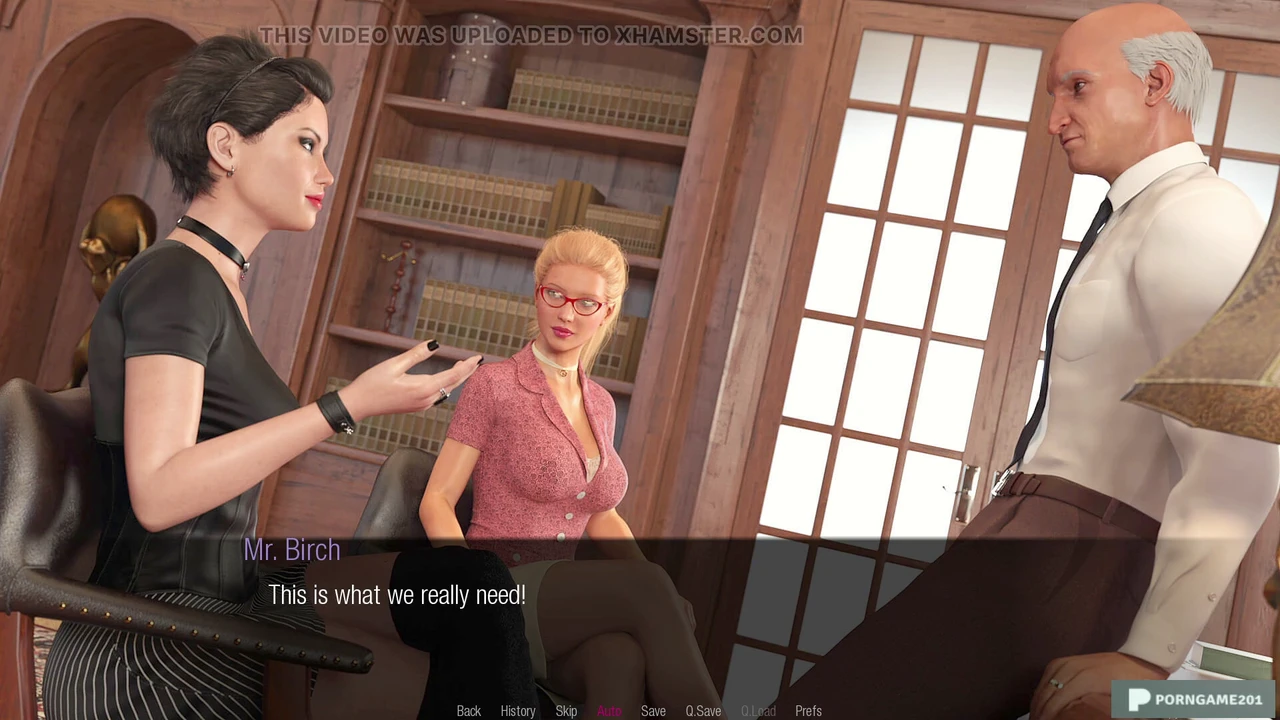The width and height of the screenshot is (1280, 720).
Task: Activate Skip to fast-forward dialogue
Action: pyautogui.click(x=566, y=711)
